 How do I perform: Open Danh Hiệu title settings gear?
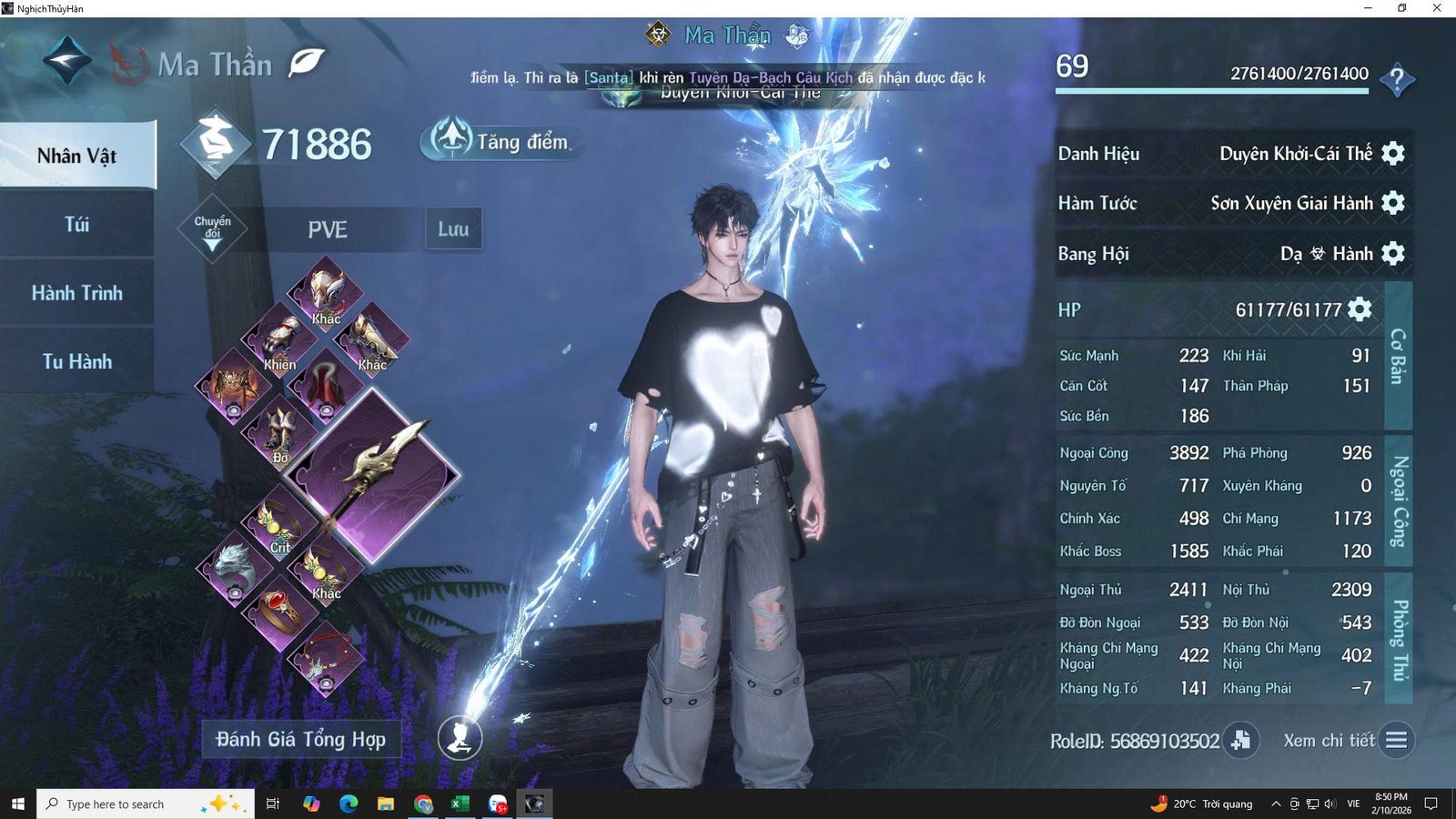click(1393, 153)
